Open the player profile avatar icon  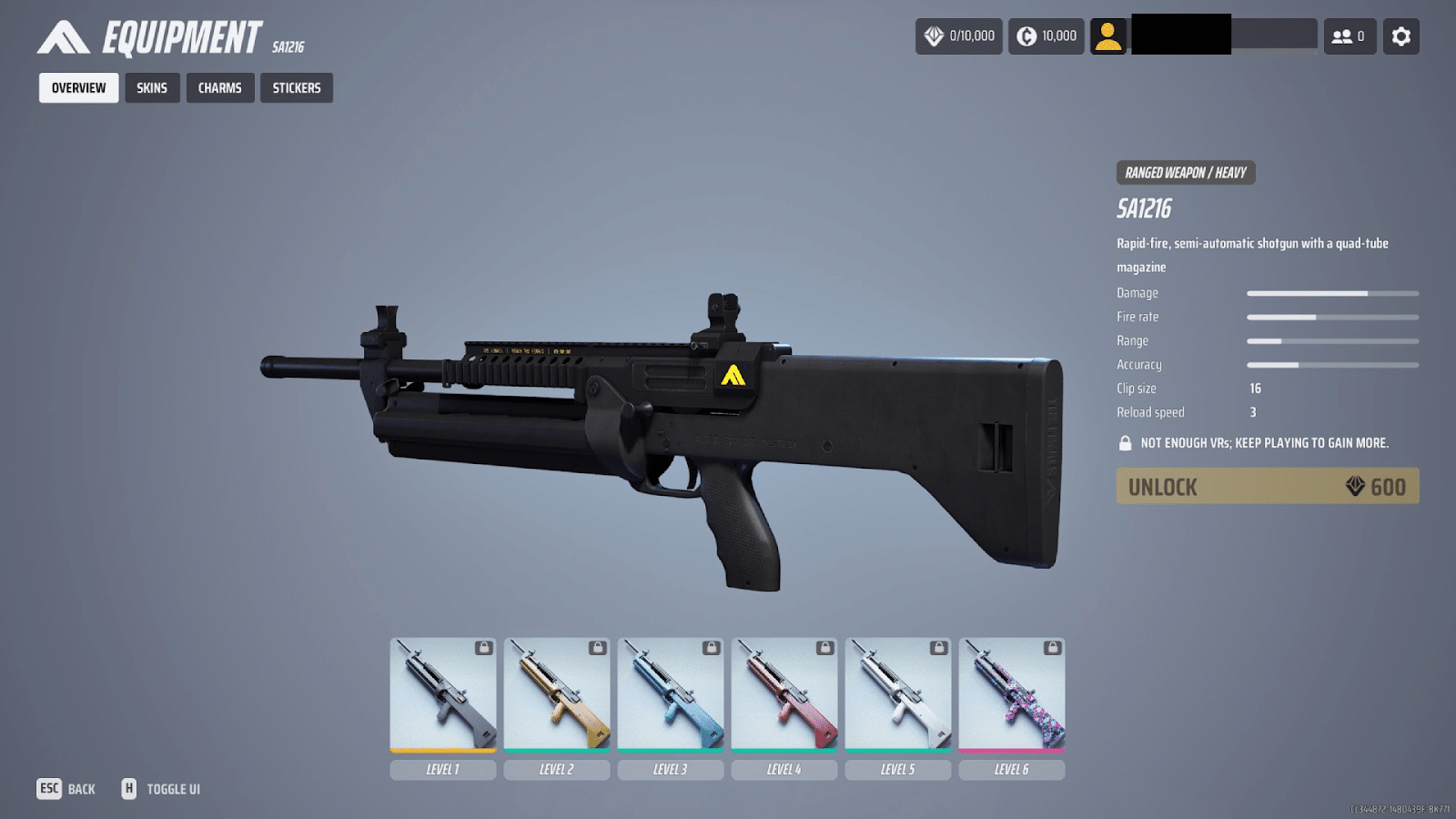click(1109, 36)
